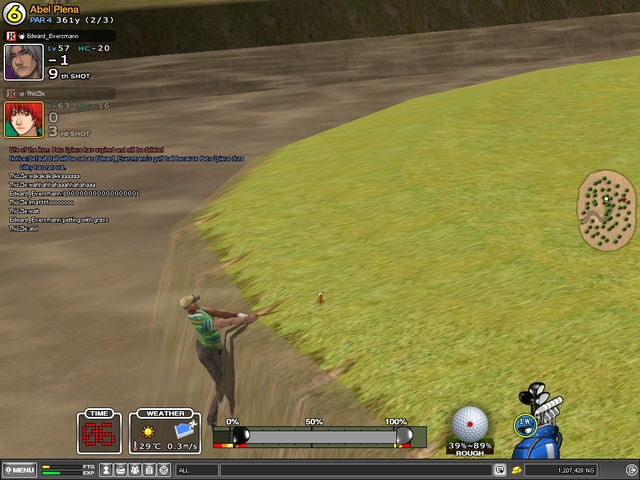Viewport: 640px width, 480px height.
Task: Click the small icon left of NG balance
Action: (499, 470)
